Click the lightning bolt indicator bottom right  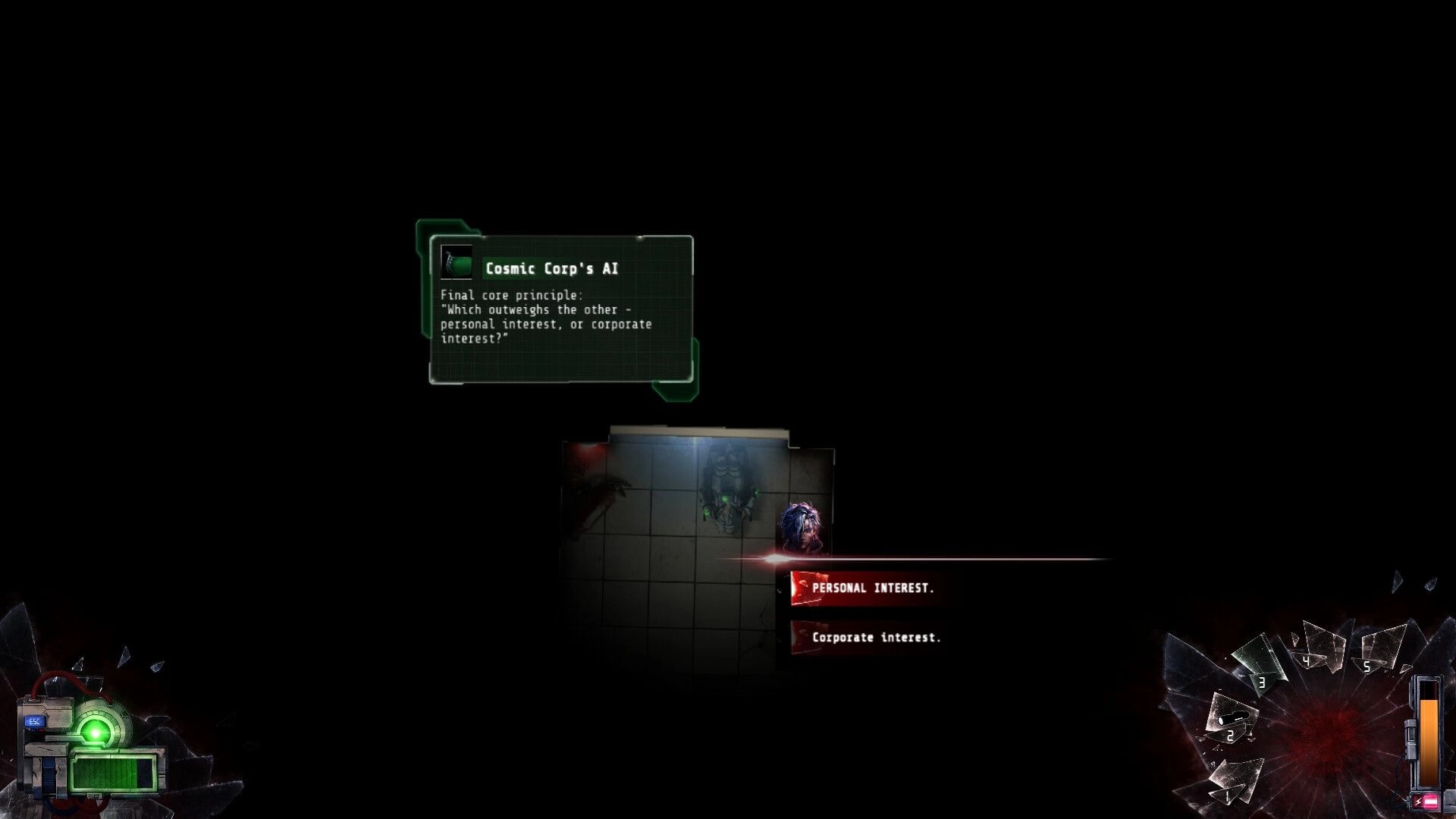(1417, 801)
